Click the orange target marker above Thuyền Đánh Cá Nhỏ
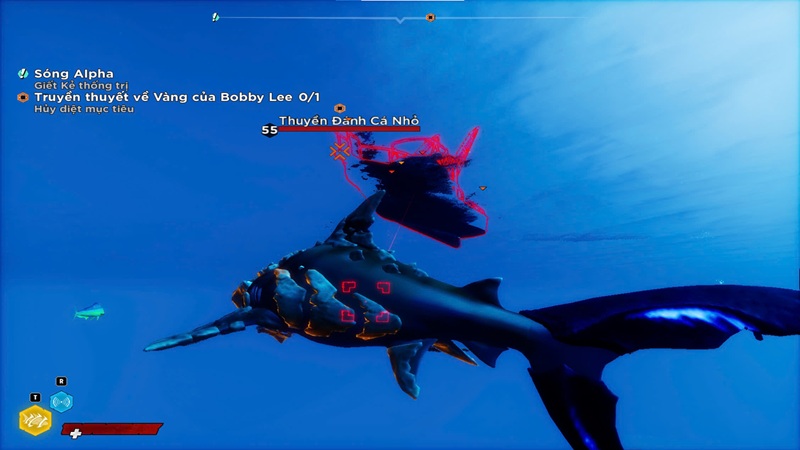The image size is (800, 450). [x=339, y=107]
